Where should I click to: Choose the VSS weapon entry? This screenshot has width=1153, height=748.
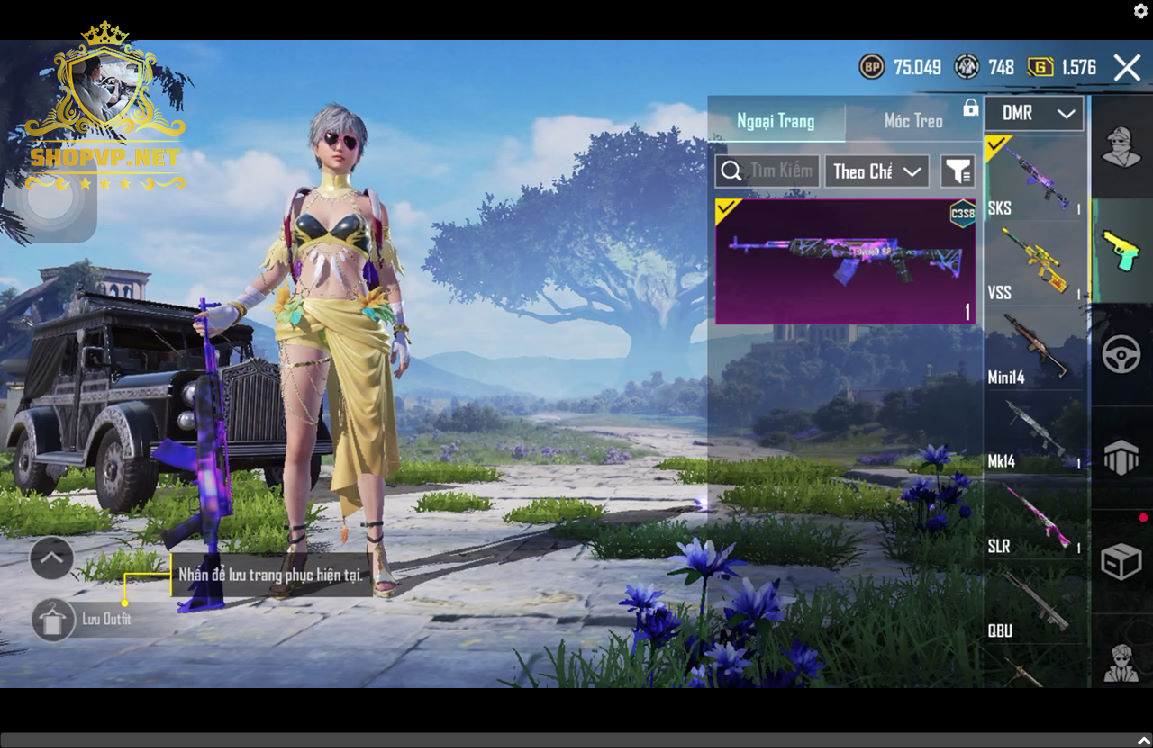[x=1035, y=263]
